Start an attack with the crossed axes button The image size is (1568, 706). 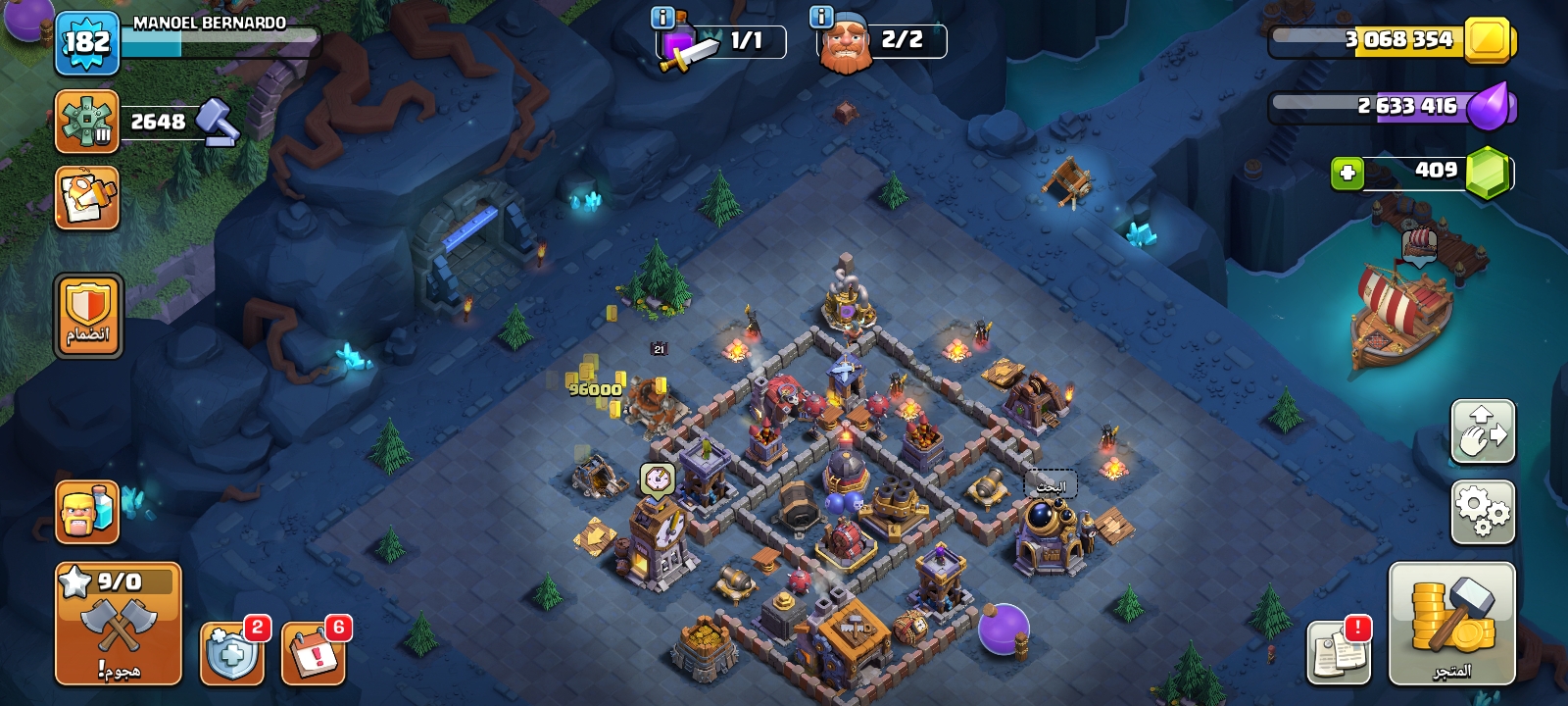pyautogui.click(x=119, y=624)
